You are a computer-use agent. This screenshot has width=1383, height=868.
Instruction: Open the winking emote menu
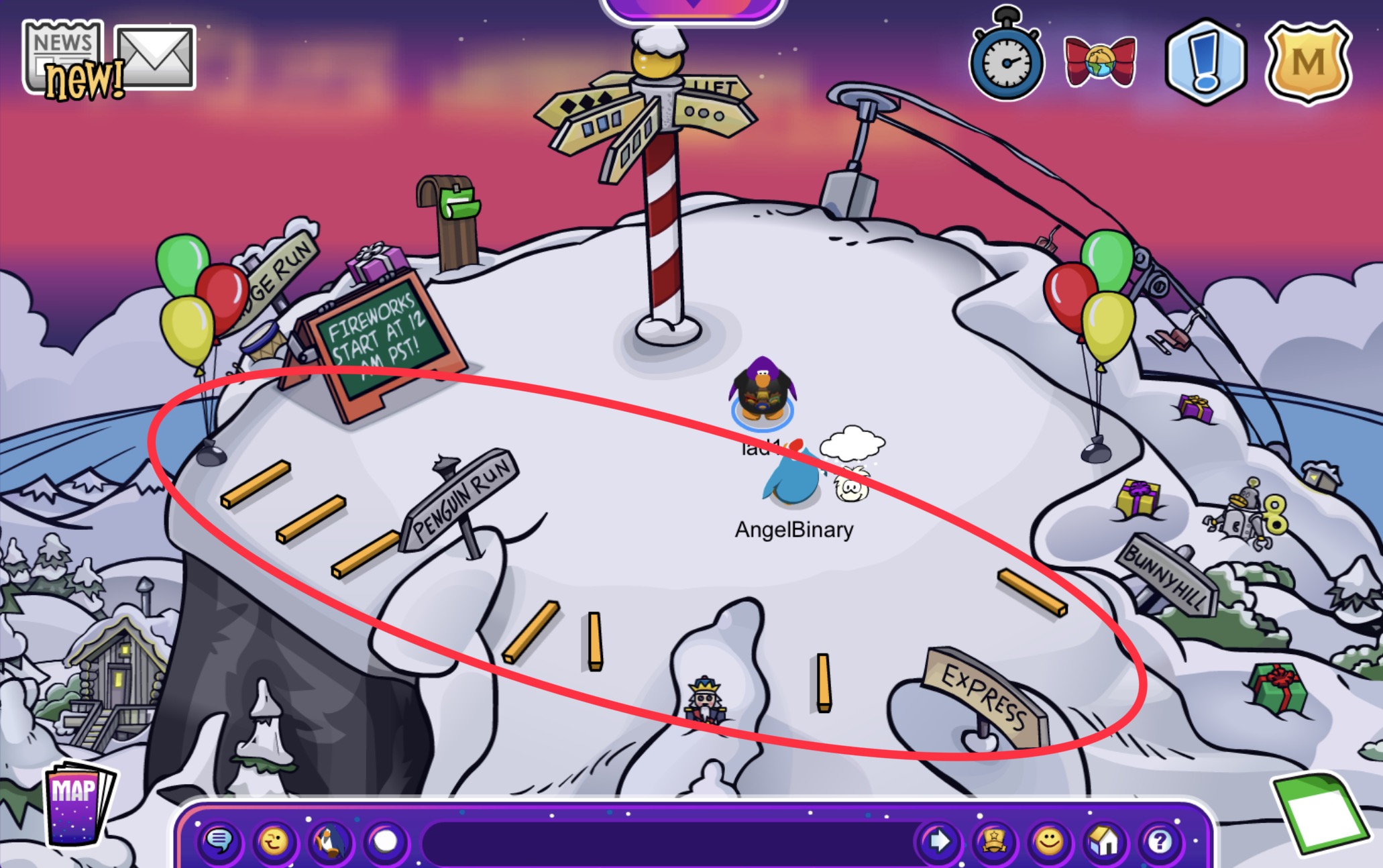tap(274, 840)
